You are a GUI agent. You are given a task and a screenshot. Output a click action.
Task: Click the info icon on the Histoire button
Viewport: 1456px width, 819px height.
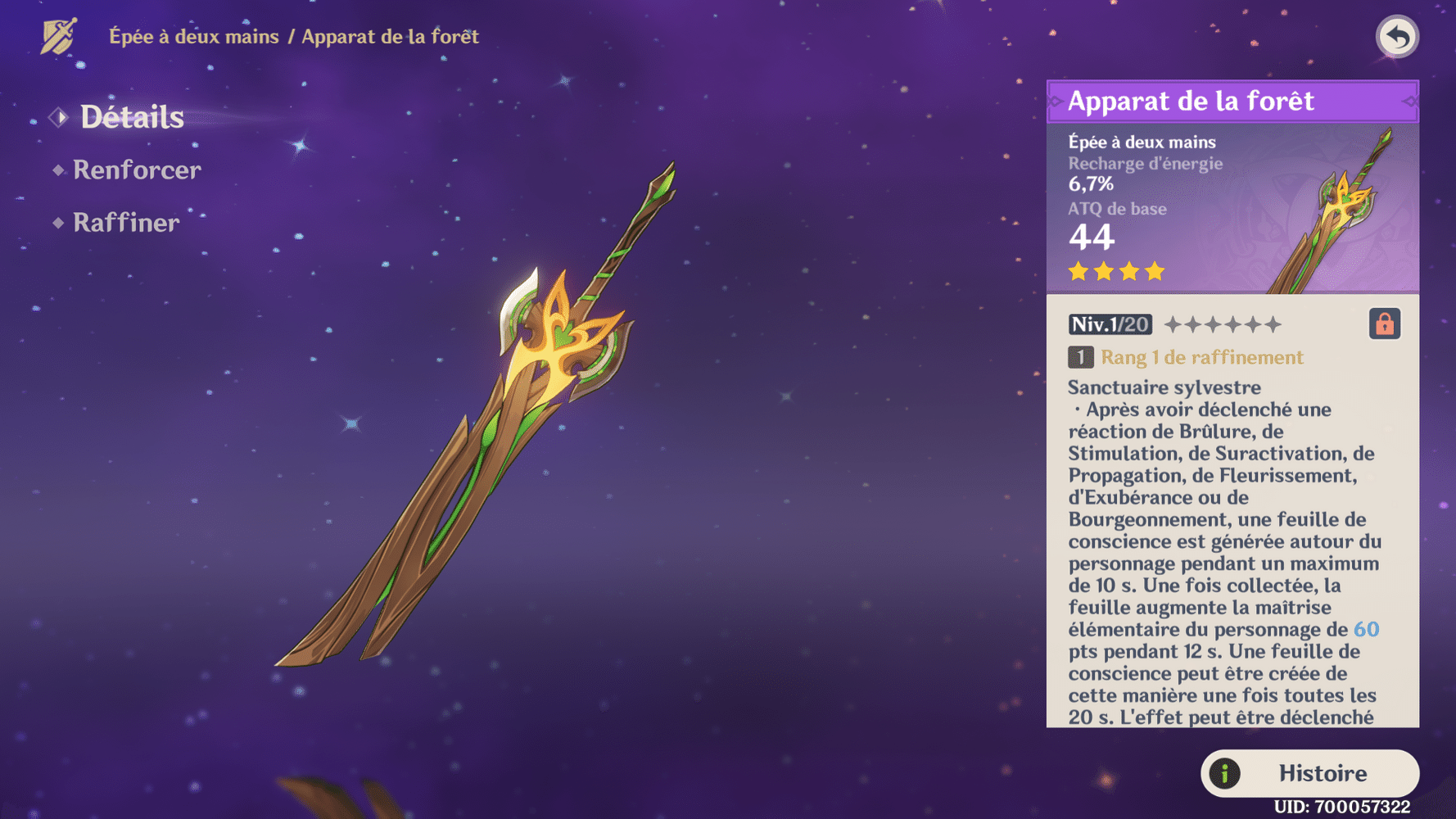(1224, 772)
